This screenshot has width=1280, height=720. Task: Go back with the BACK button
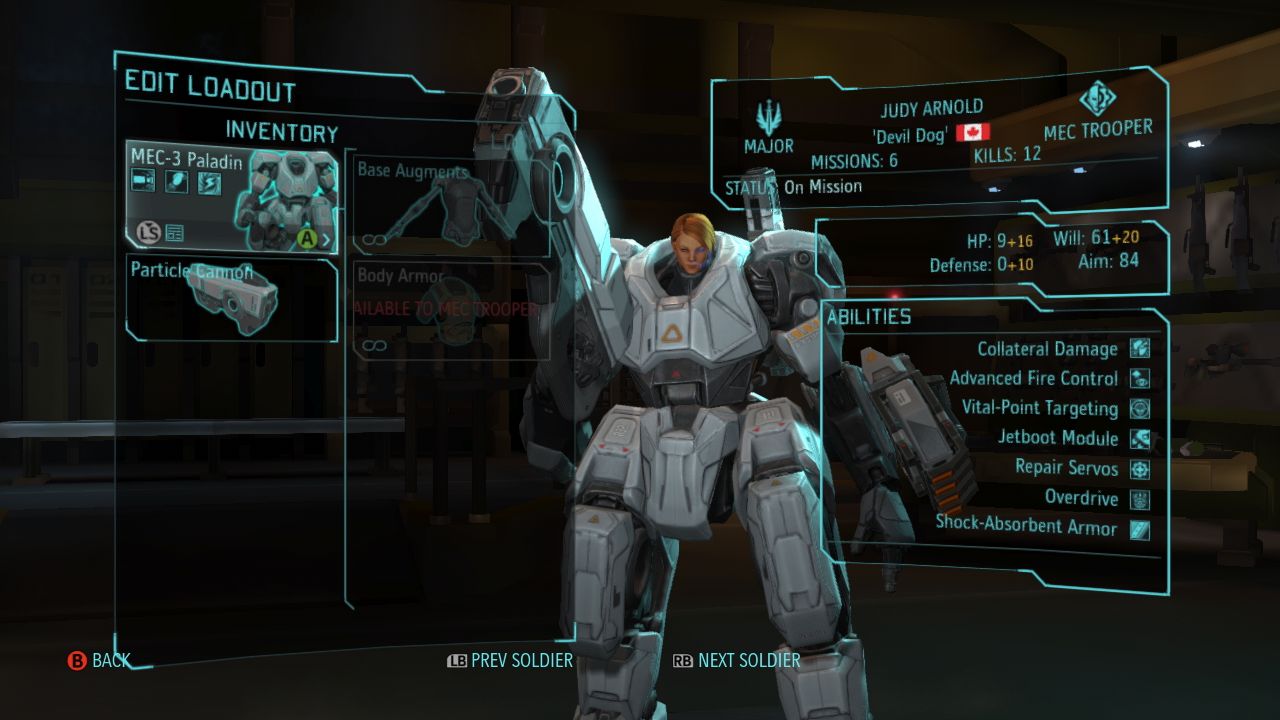(99, 660)
